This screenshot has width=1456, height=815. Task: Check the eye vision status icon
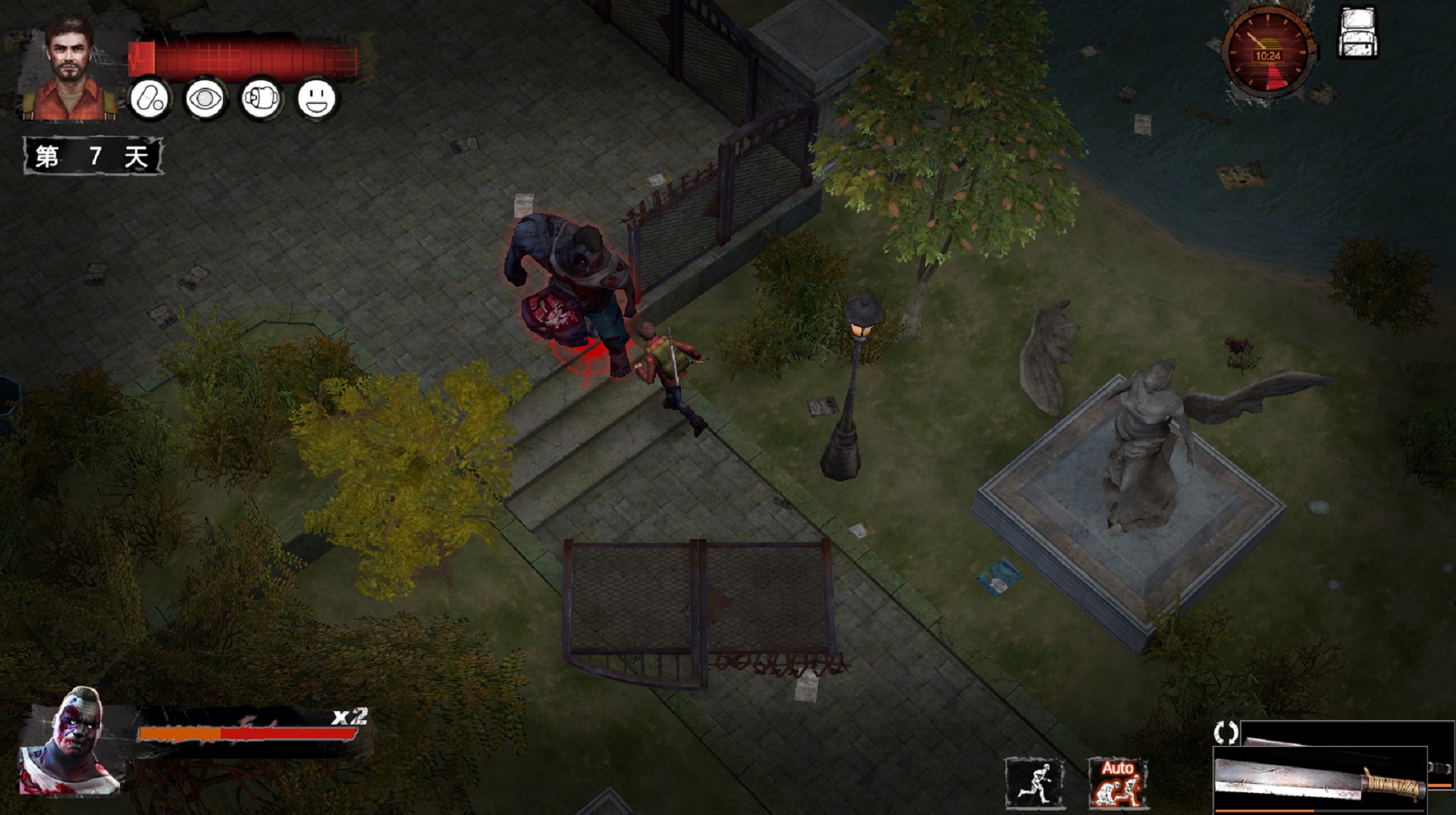(x=205, y=99)
